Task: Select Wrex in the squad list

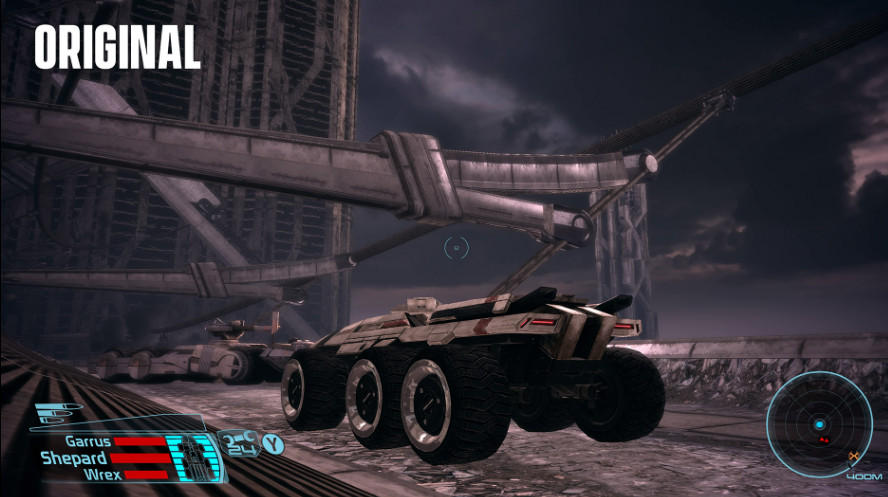Action: coord(103,474)
